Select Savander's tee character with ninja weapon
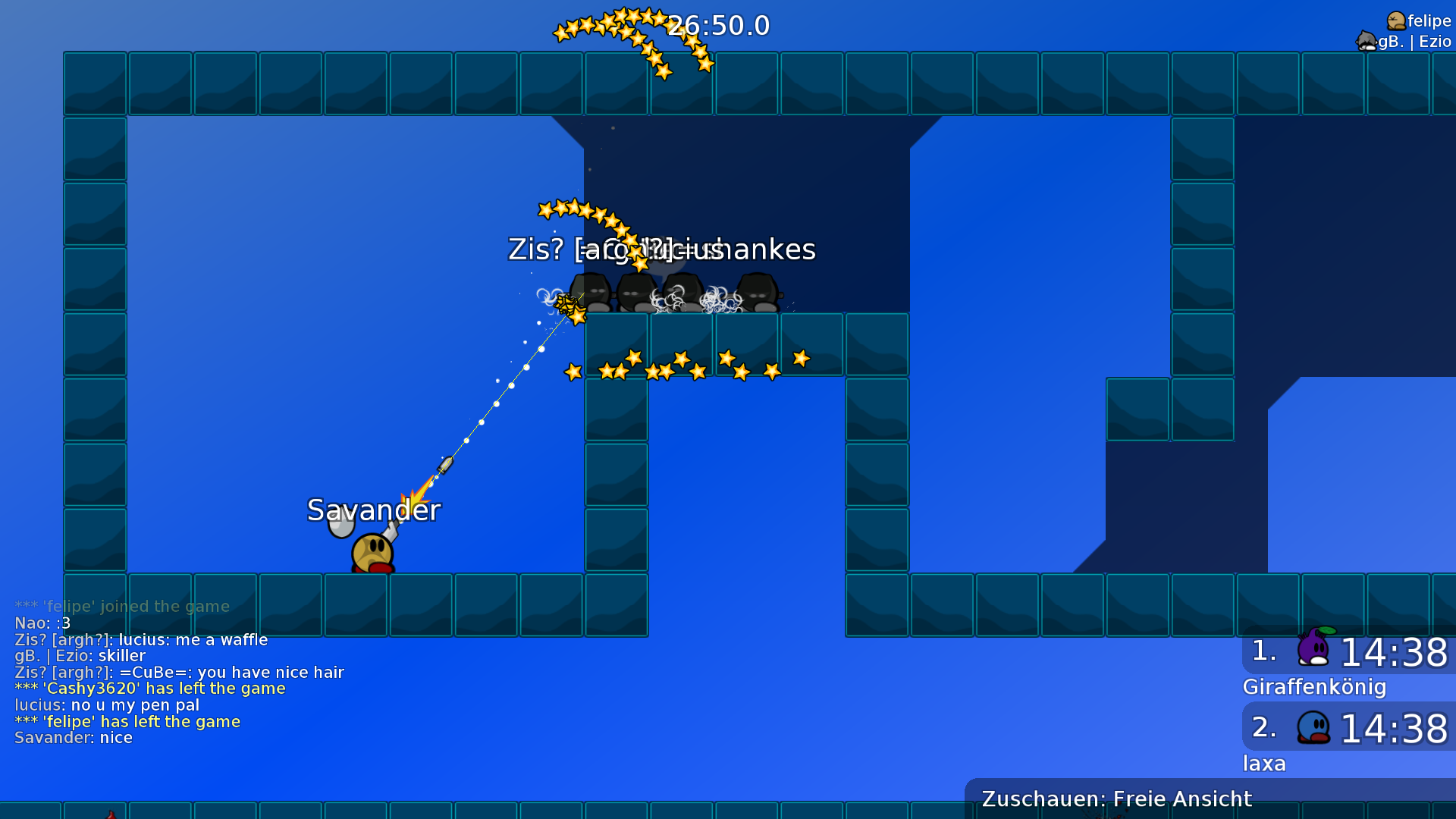The image size is (1456, 819). (372, 554)
